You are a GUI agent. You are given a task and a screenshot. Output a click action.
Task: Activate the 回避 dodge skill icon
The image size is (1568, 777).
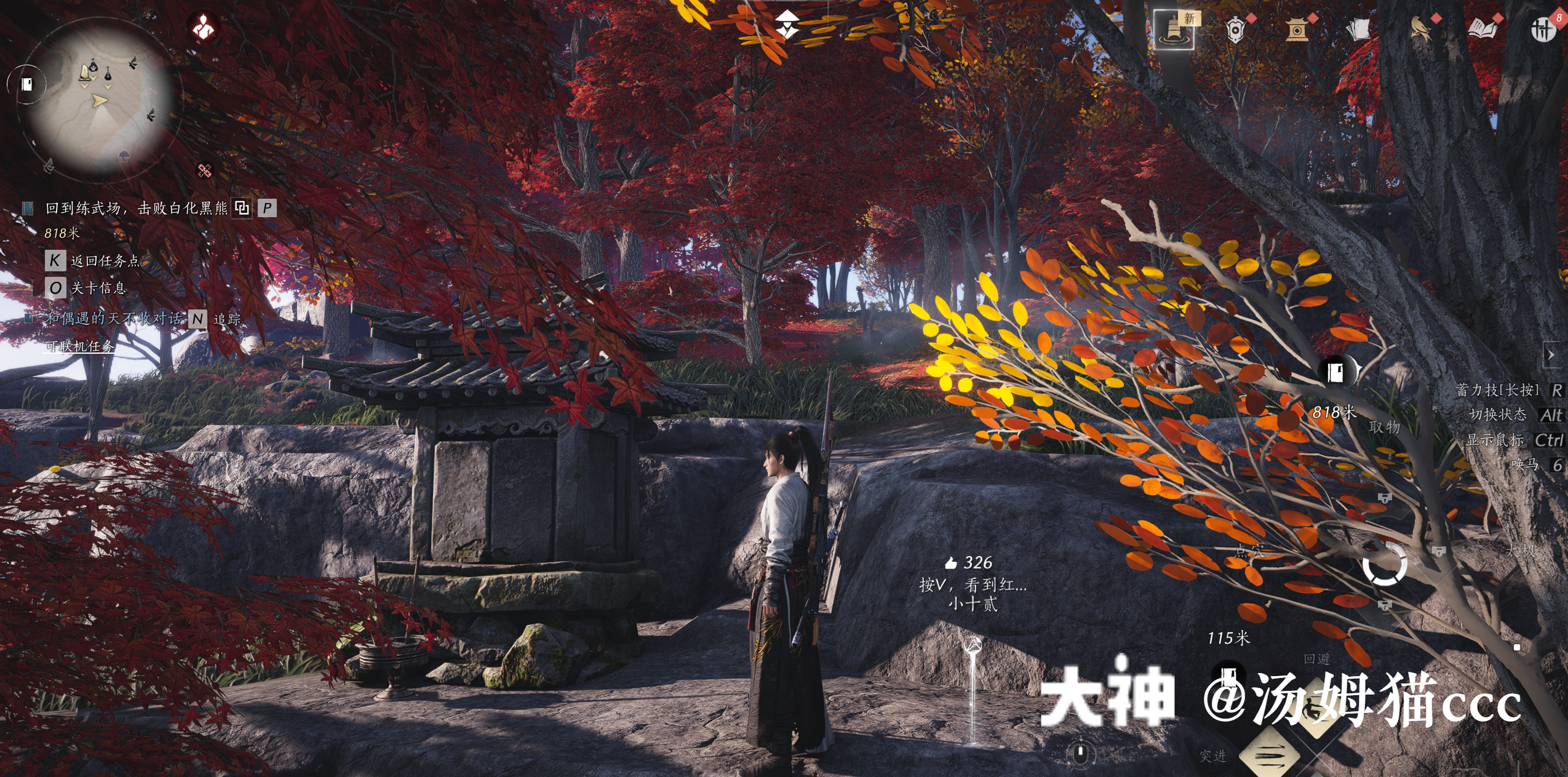[1317, 707]
